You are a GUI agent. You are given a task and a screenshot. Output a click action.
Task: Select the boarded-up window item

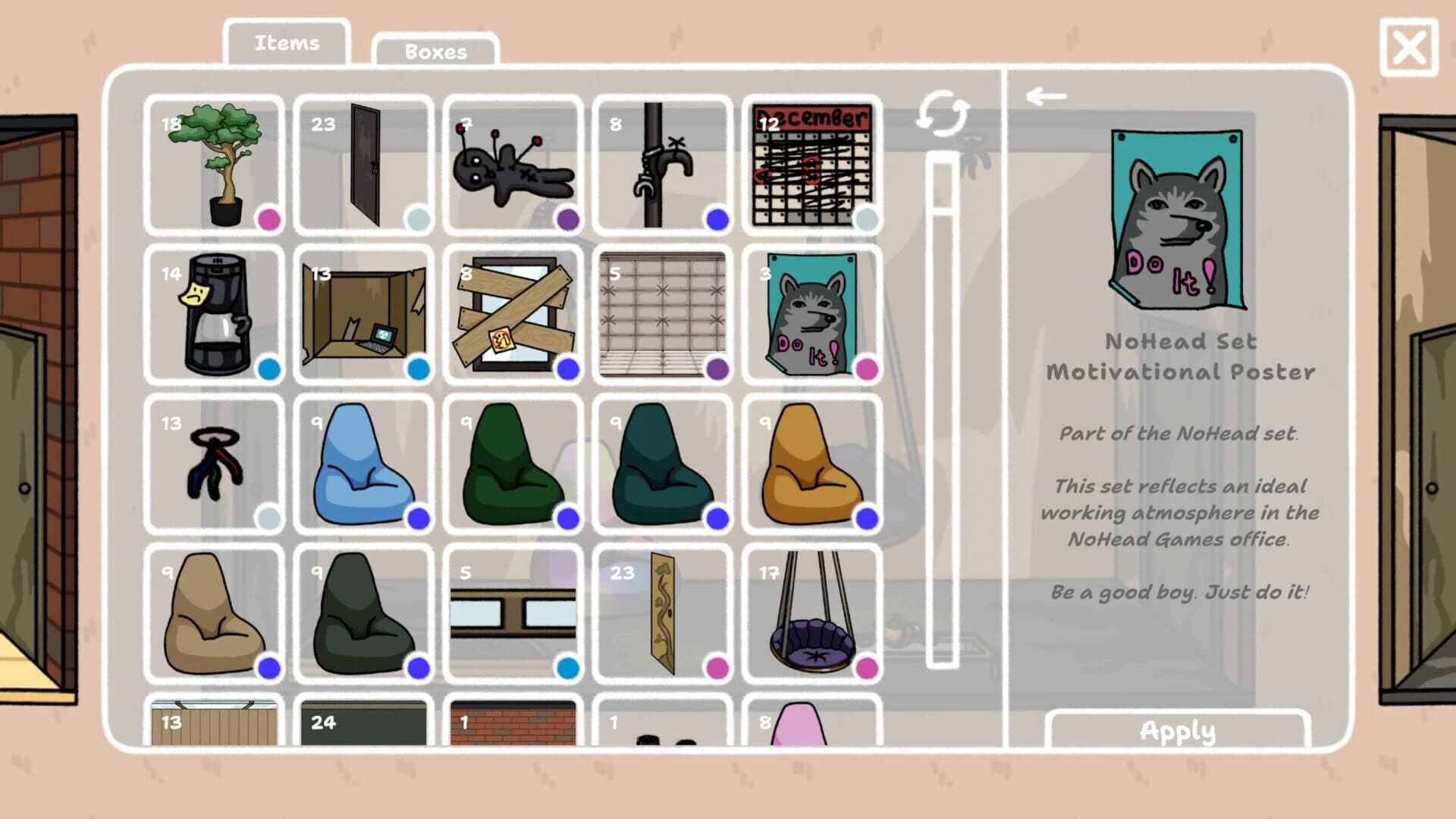click(514, 313)
